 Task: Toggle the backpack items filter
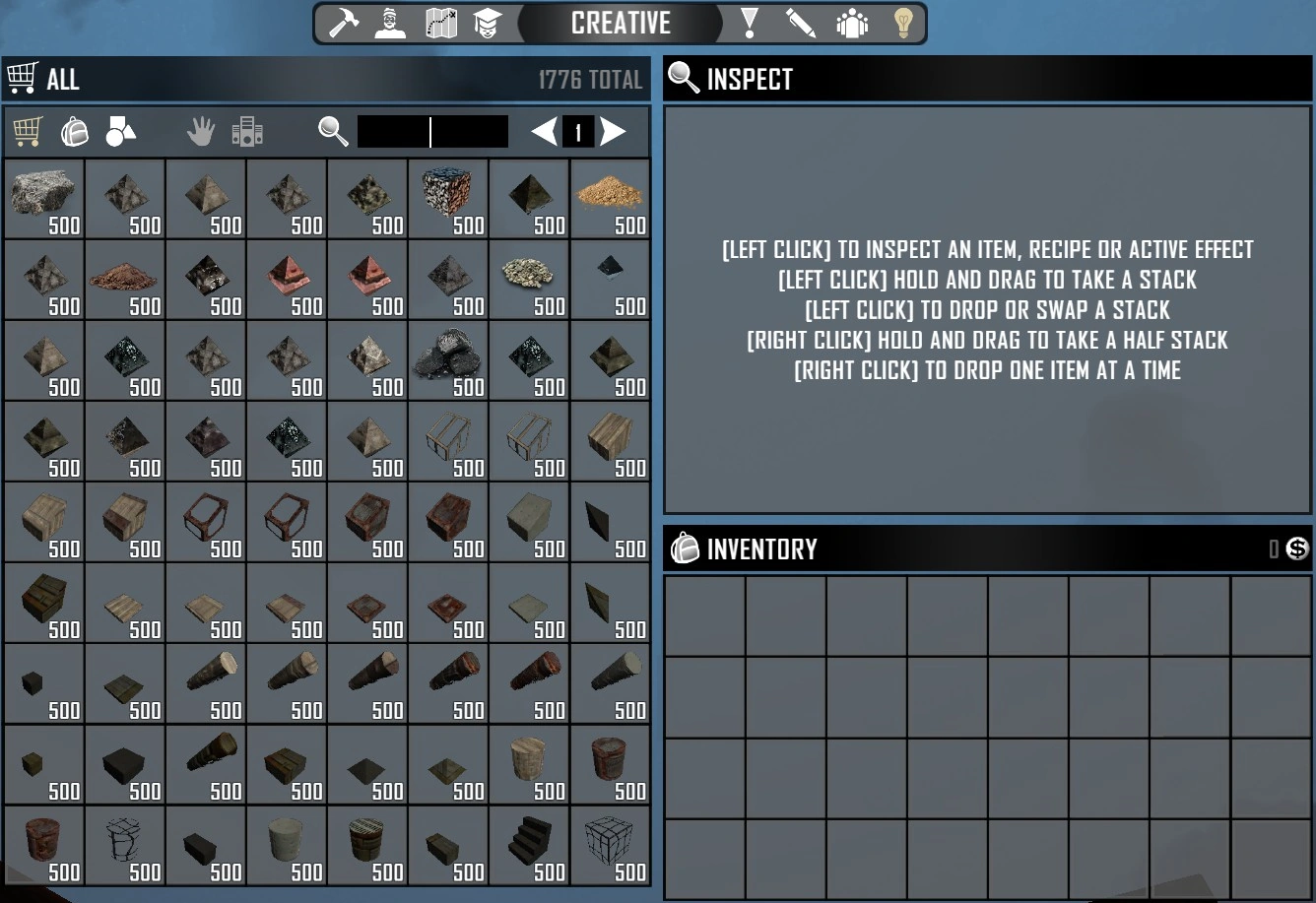[75, 130]
